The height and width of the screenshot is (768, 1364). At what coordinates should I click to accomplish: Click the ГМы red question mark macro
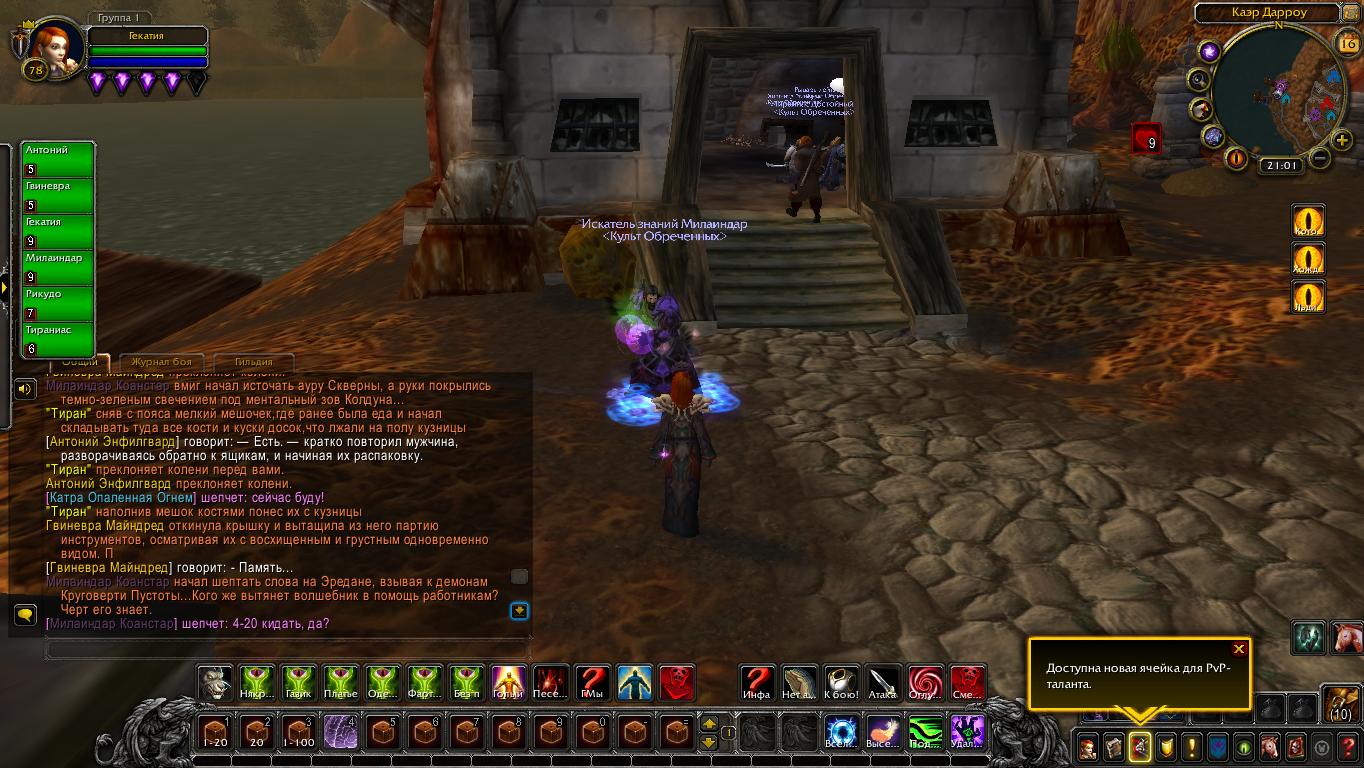592,683
